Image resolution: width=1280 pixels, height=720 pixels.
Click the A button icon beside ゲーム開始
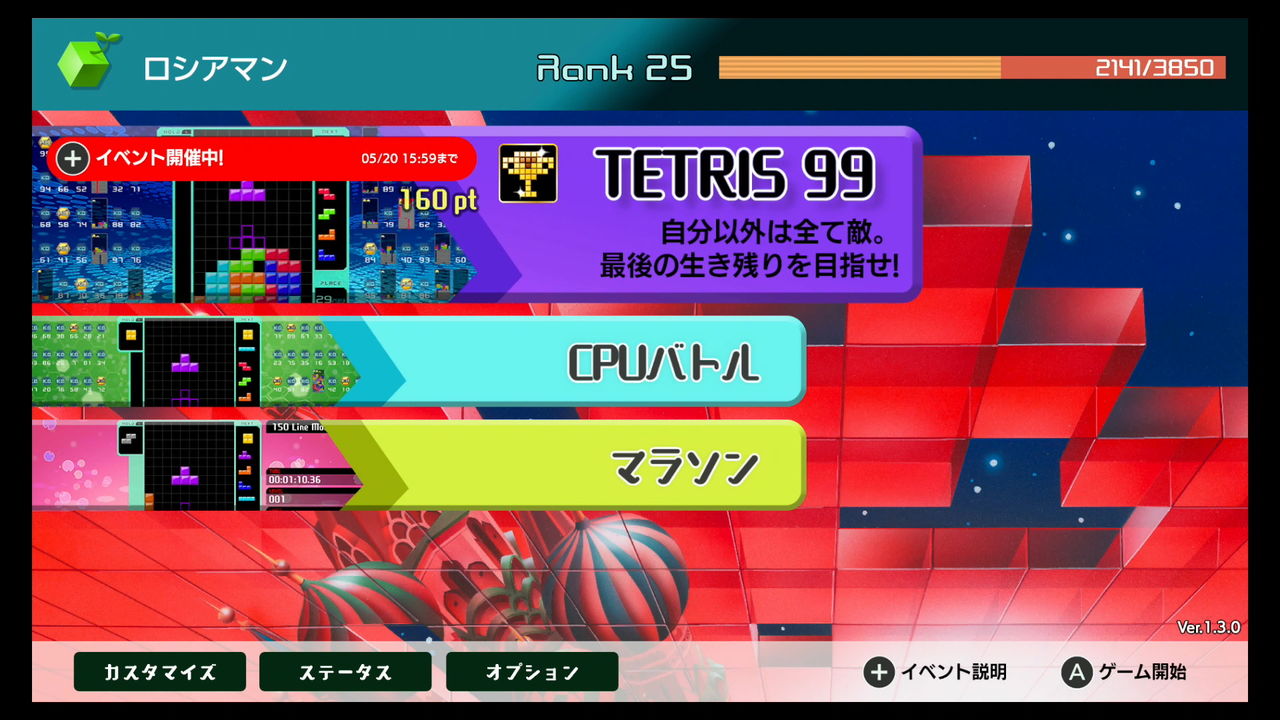pos(1075,673)
